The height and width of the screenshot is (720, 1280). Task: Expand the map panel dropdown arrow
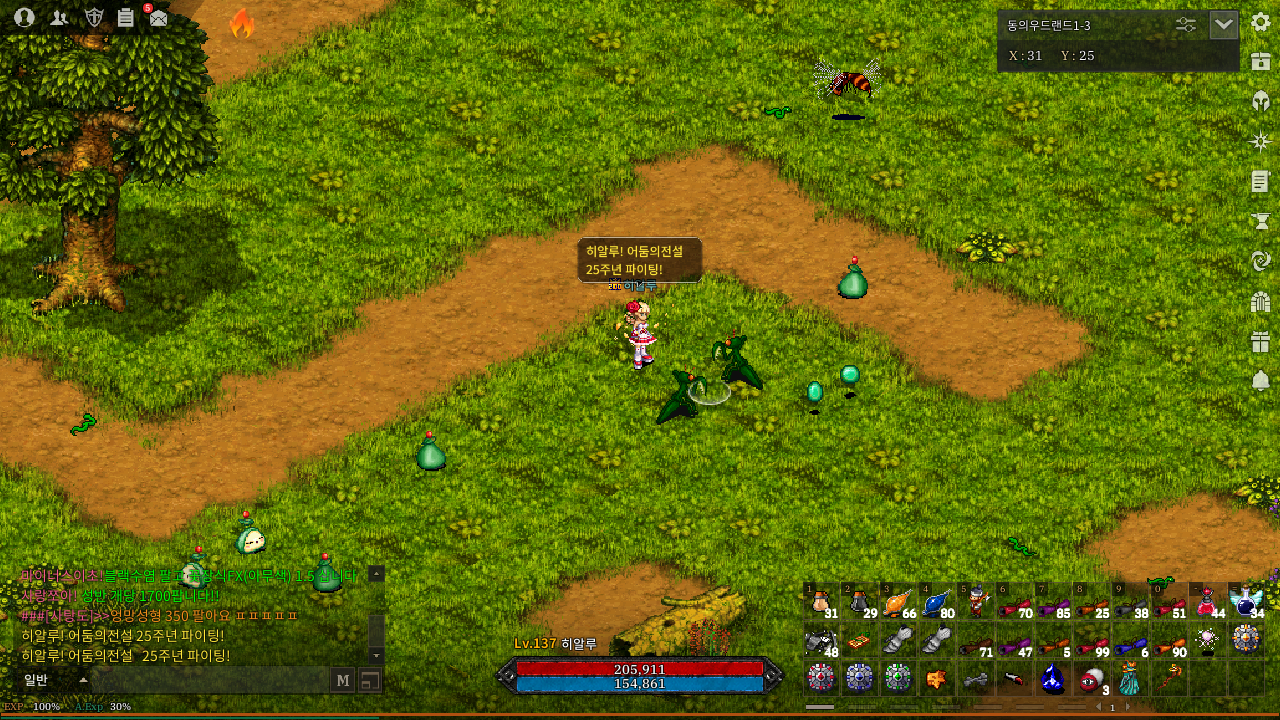click(x=1224, y=25)
